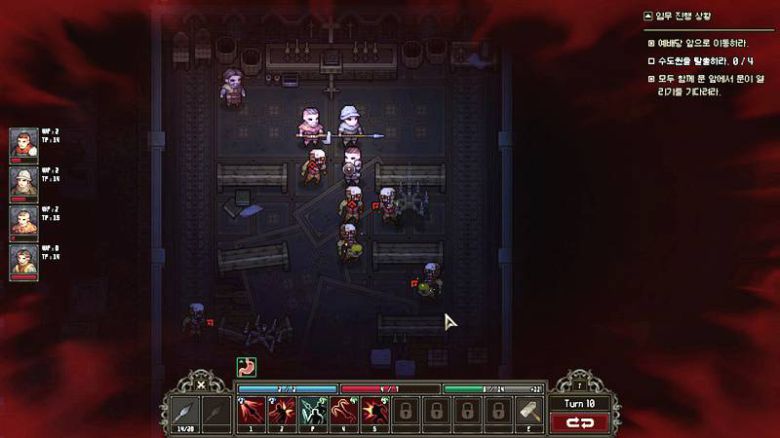End the turn with the red arrows button
The width and height of the screenshot is (780, 438).
[x=579, y=423]
